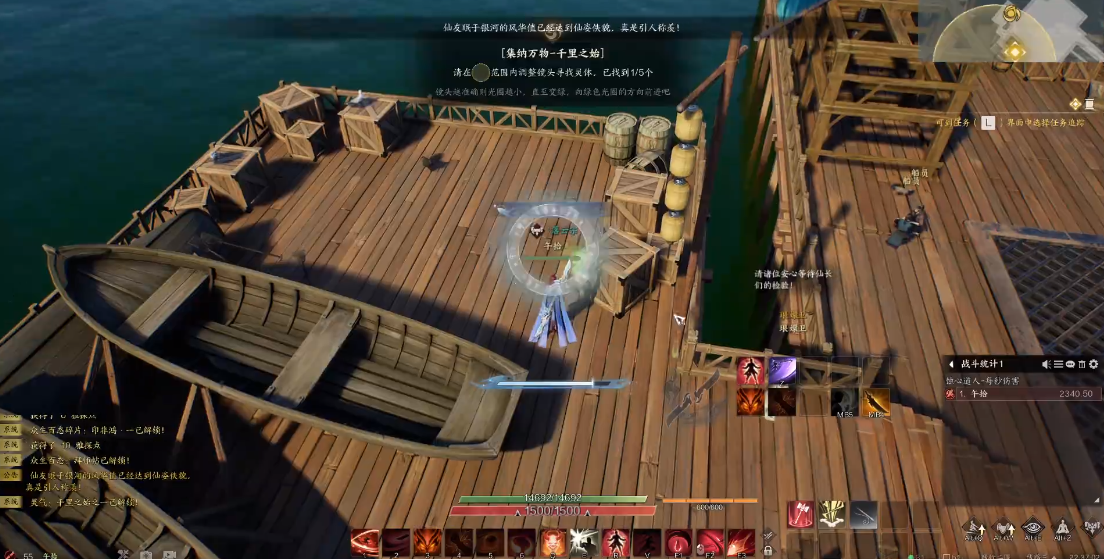Image resolution: width=1104 pixels, height=559 pixels.
Task: Select the damage row in combat statistics
Action: [1020, 394]
